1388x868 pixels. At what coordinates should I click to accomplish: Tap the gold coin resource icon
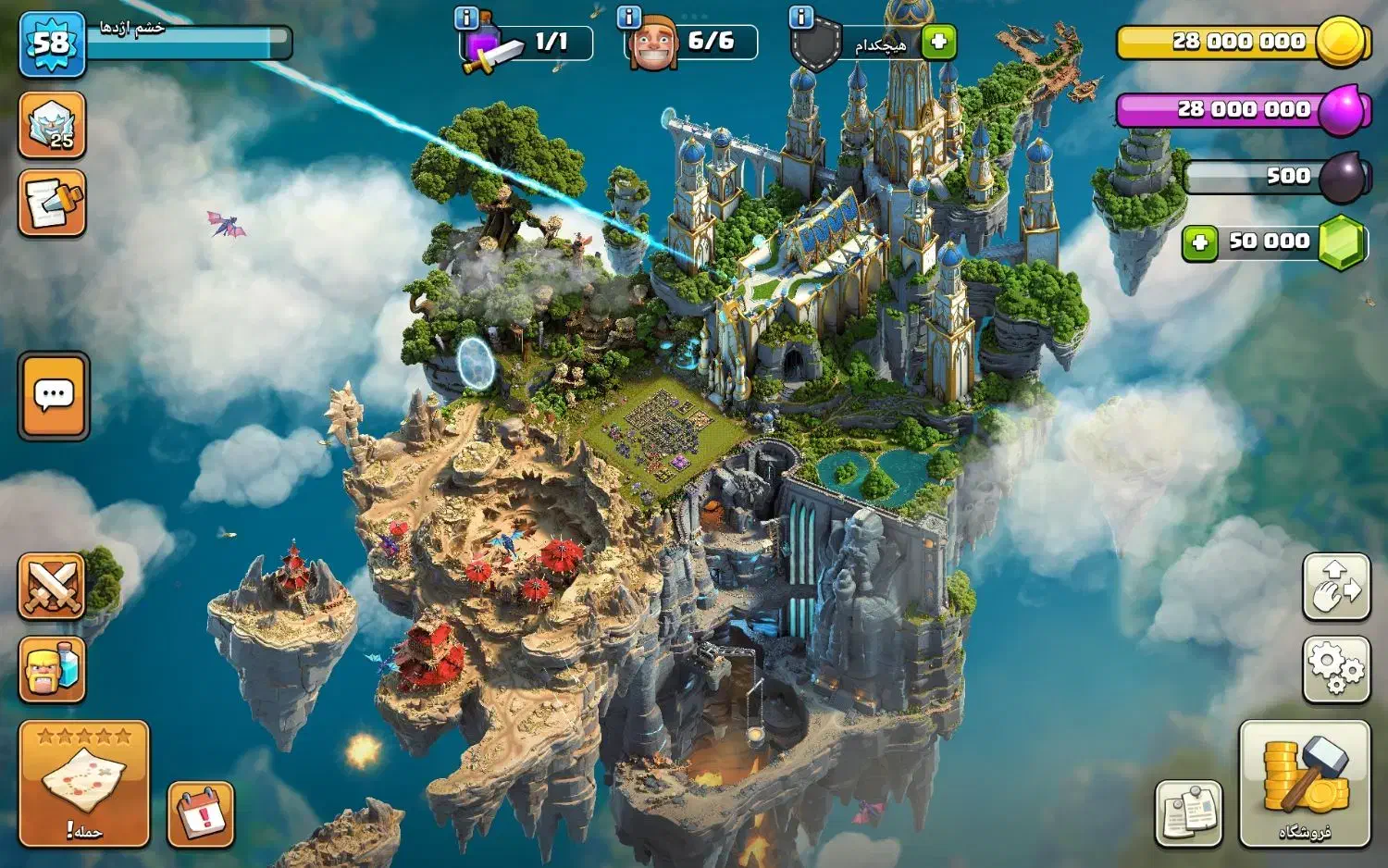(x=1340, y=42)
